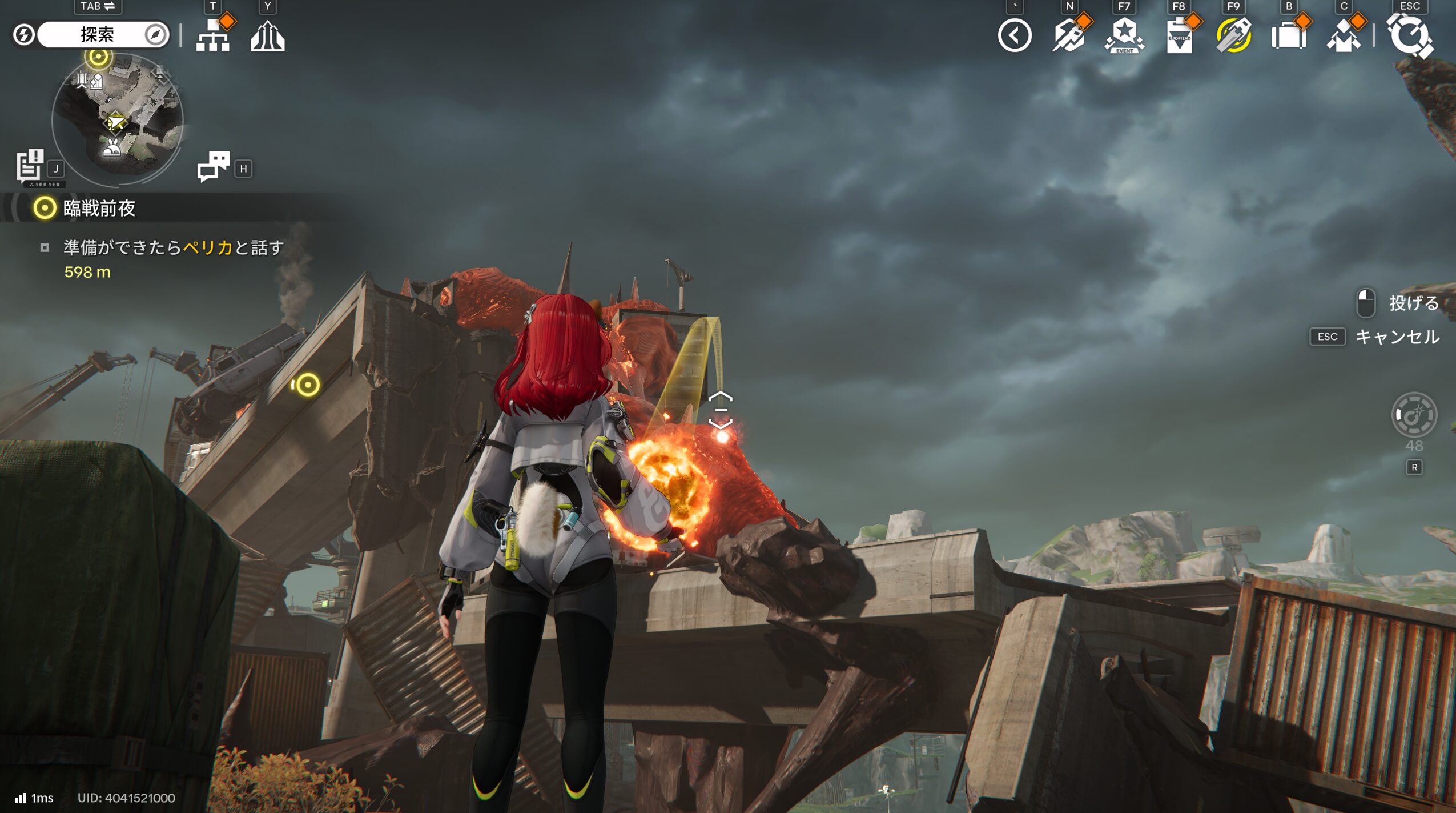Click the キャンセル cancel label

(x=1397, y=337)
